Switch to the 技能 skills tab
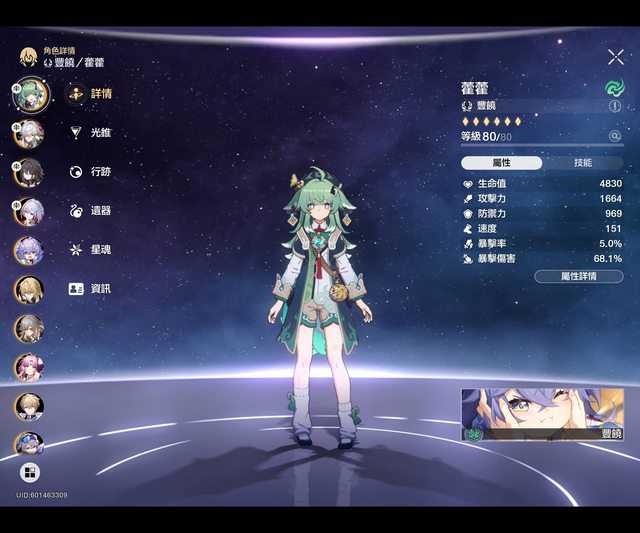 (x=582, y=162)
